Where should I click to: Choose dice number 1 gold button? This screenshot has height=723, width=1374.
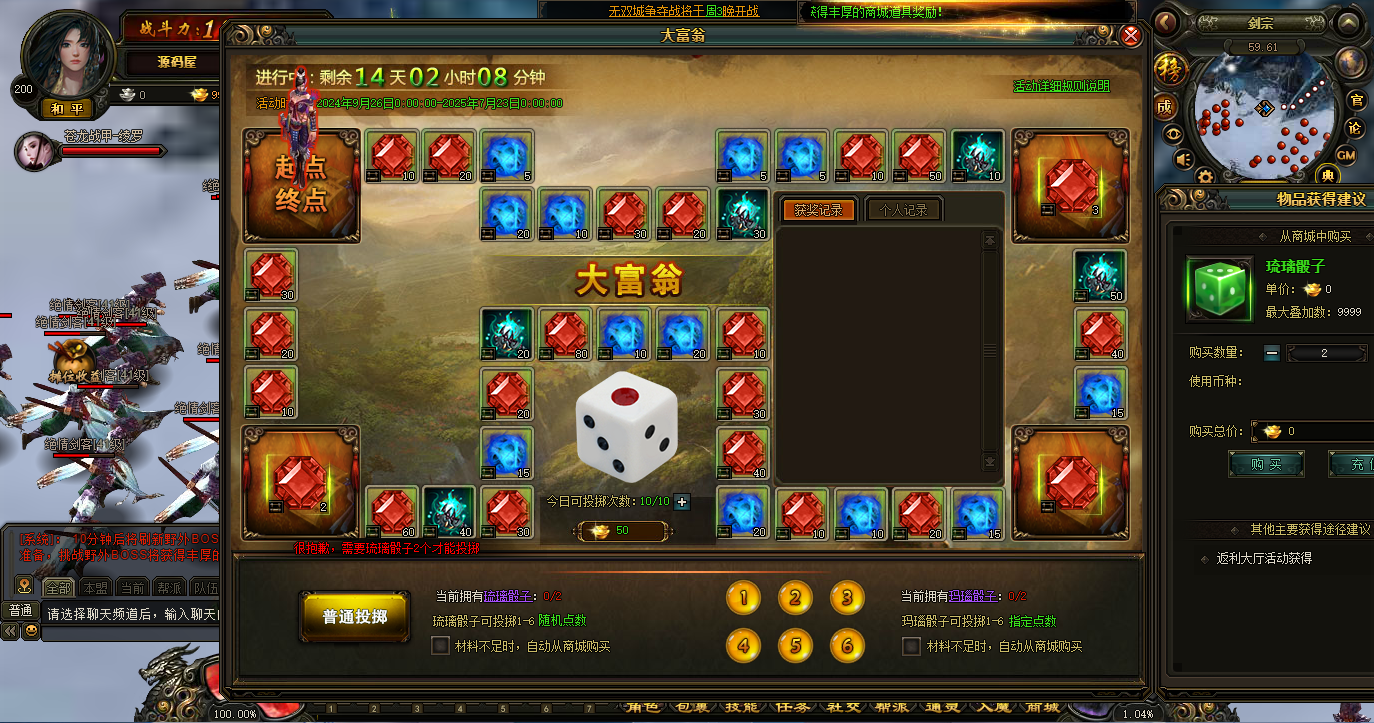[743, 598]
